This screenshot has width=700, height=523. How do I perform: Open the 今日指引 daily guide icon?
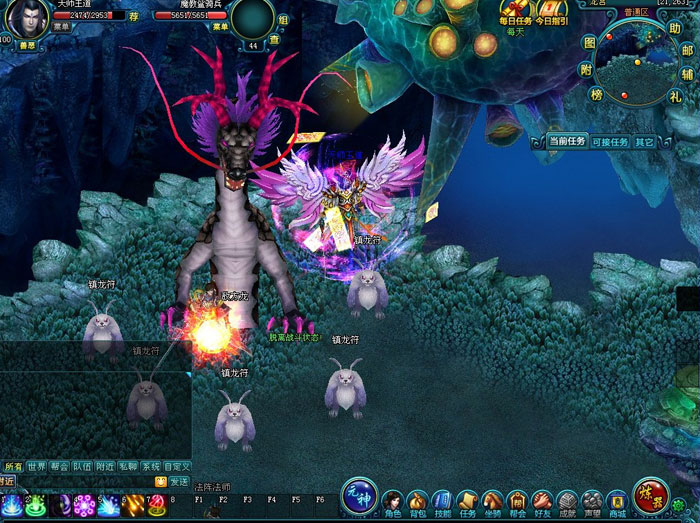tap(551, 12)
